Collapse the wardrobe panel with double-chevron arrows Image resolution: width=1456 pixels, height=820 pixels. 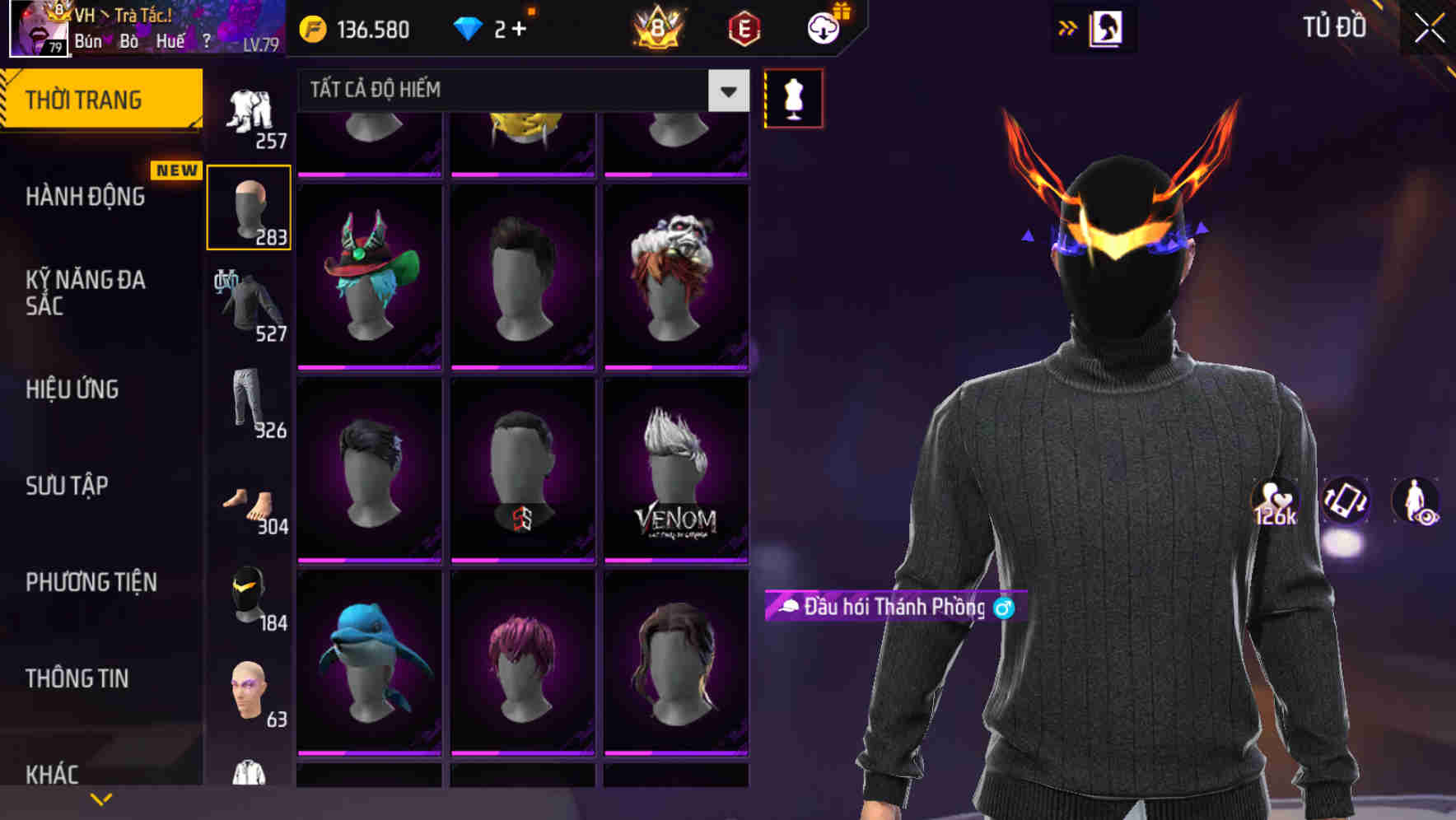click(1067, 26)
